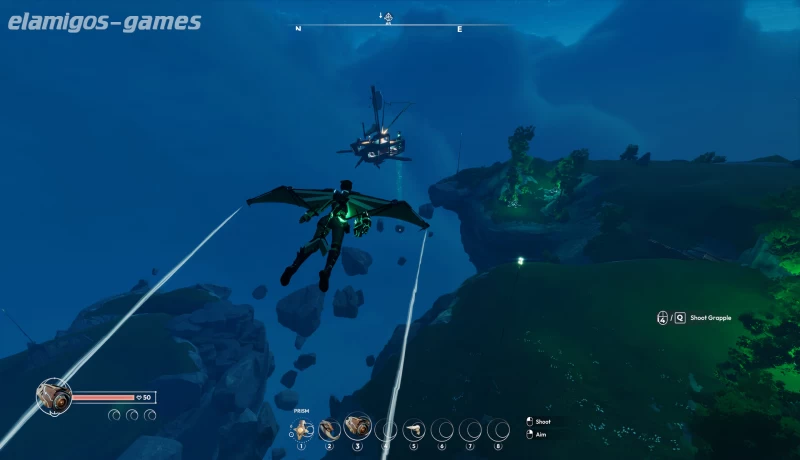Click the equipped grapple portrait beside the health bar
The image size is (800, 460).
53,396
